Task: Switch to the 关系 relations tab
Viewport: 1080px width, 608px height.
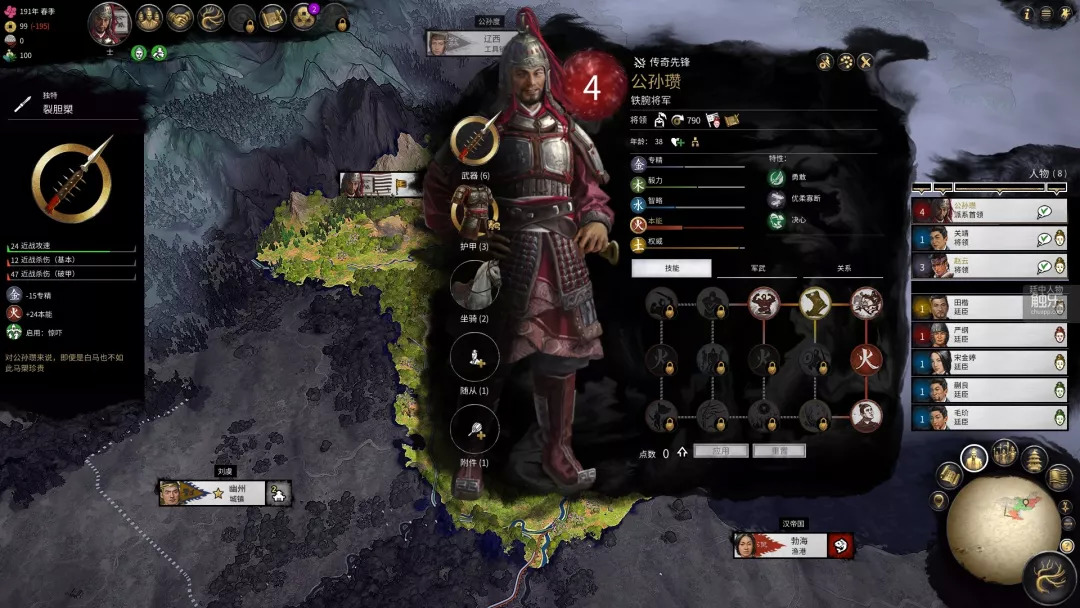Action: point(843,268)
